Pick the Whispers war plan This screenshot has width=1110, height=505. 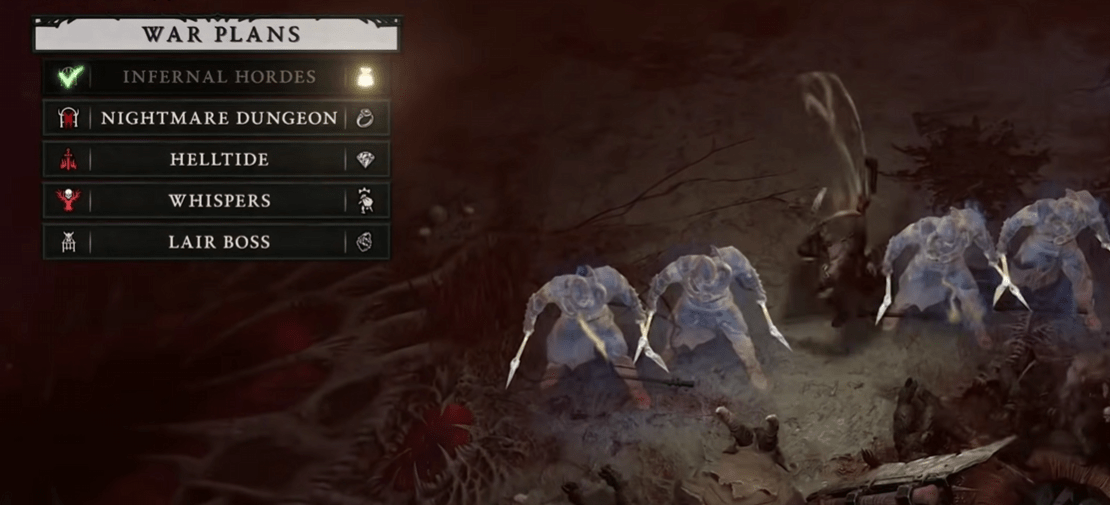[219, 200]
